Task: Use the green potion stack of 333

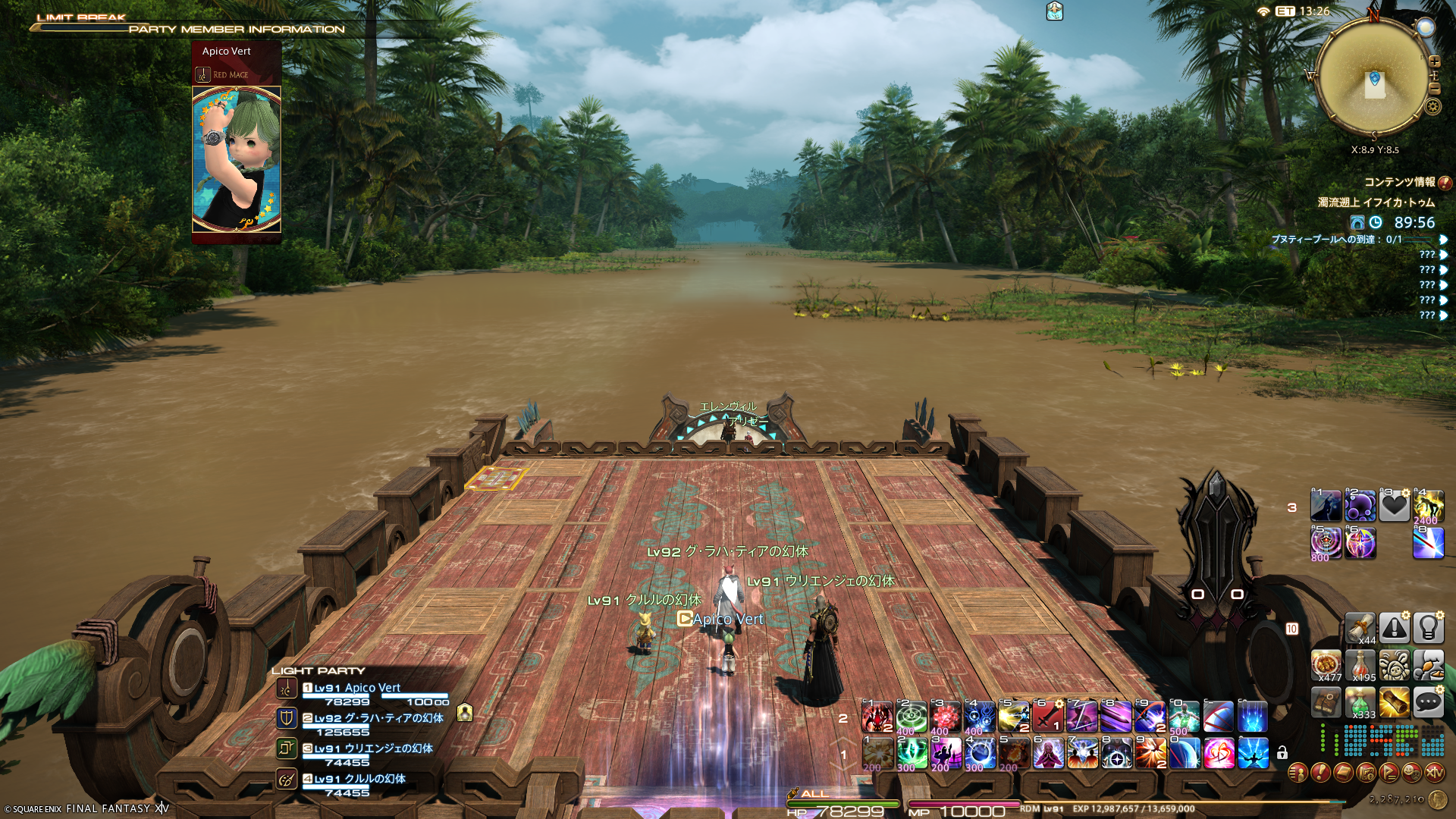Action: 1360,703
